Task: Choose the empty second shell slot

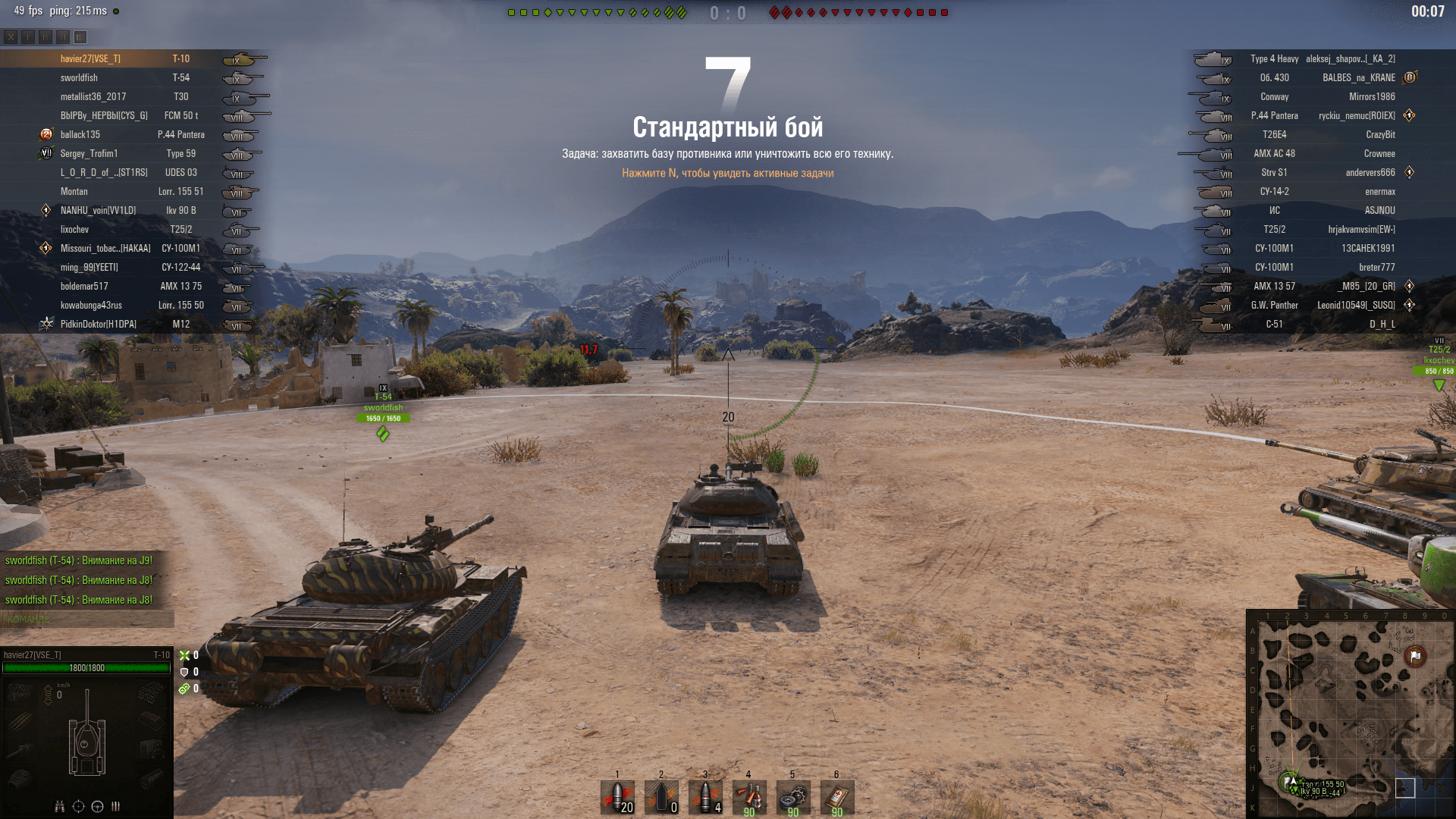Action: tap(661, 797)
